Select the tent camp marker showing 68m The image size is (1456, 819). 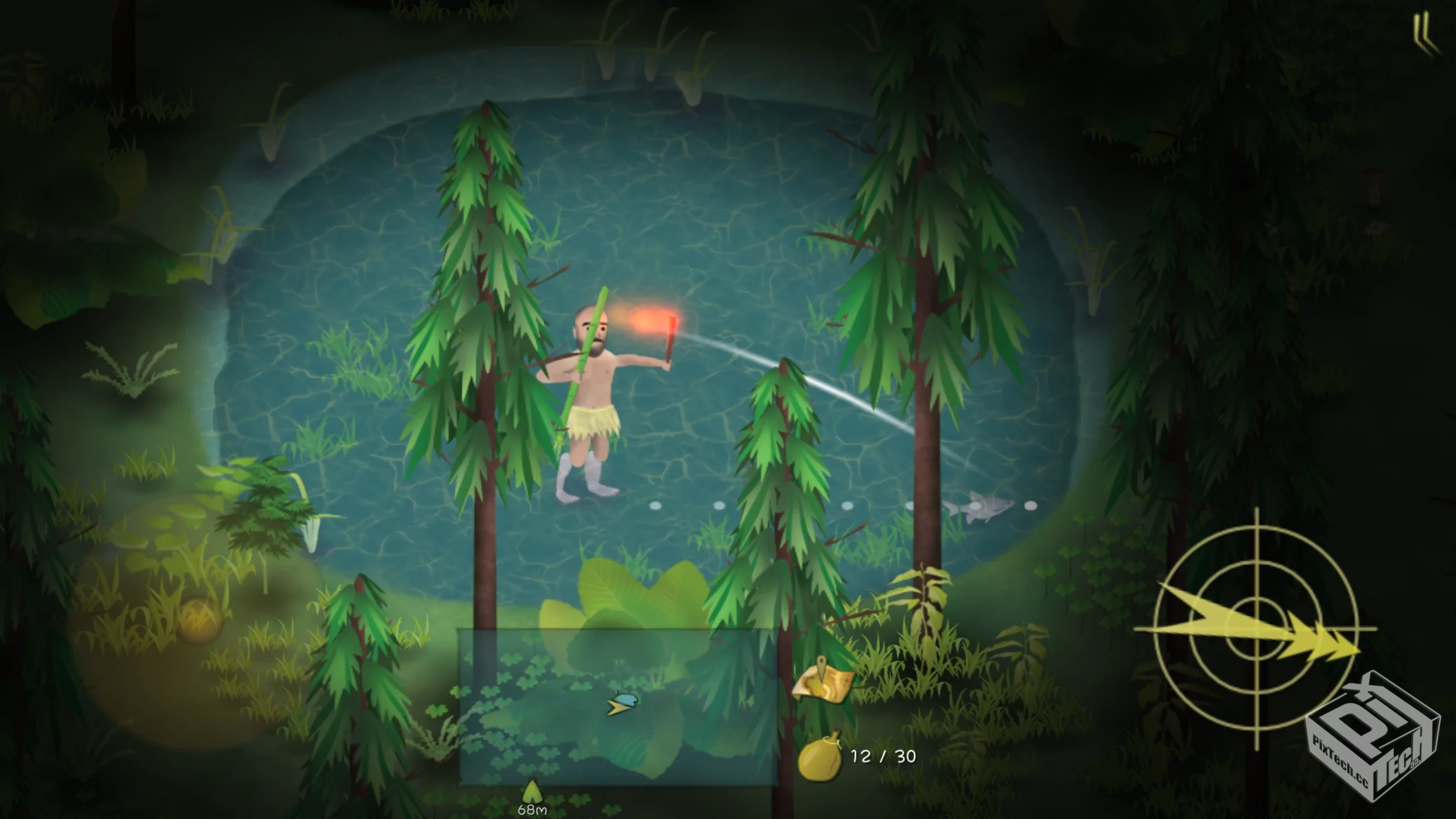point(531,794)
